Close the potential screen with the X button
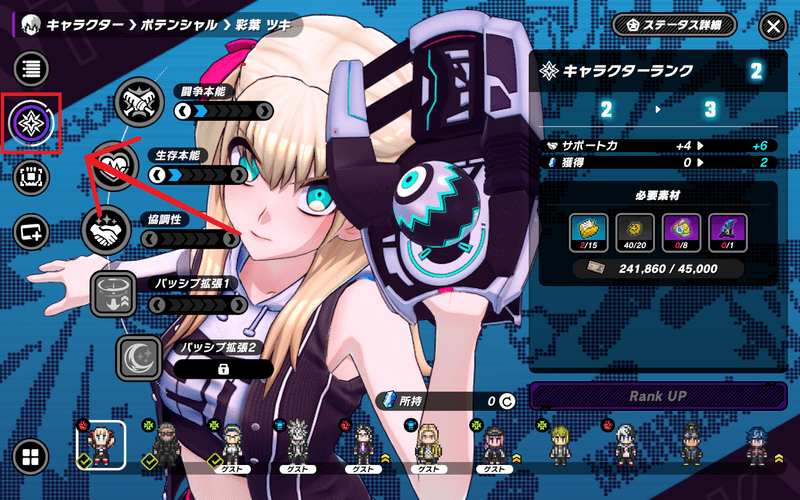 pos(772,26)
